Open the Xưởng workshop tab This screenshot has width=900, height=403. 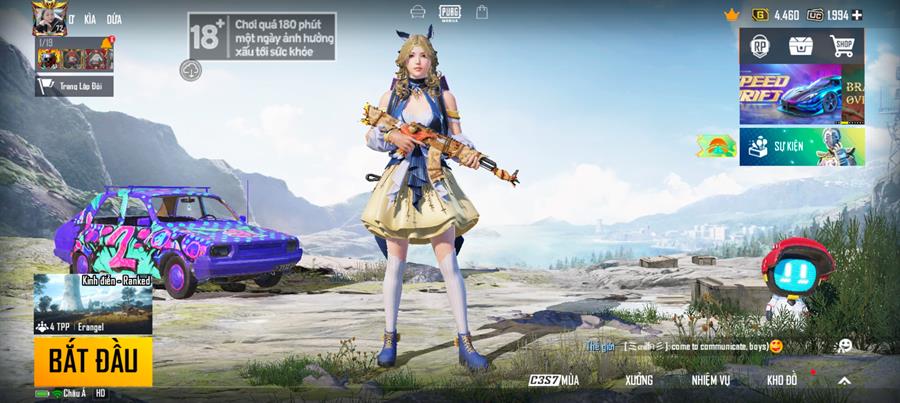(638, 381)
